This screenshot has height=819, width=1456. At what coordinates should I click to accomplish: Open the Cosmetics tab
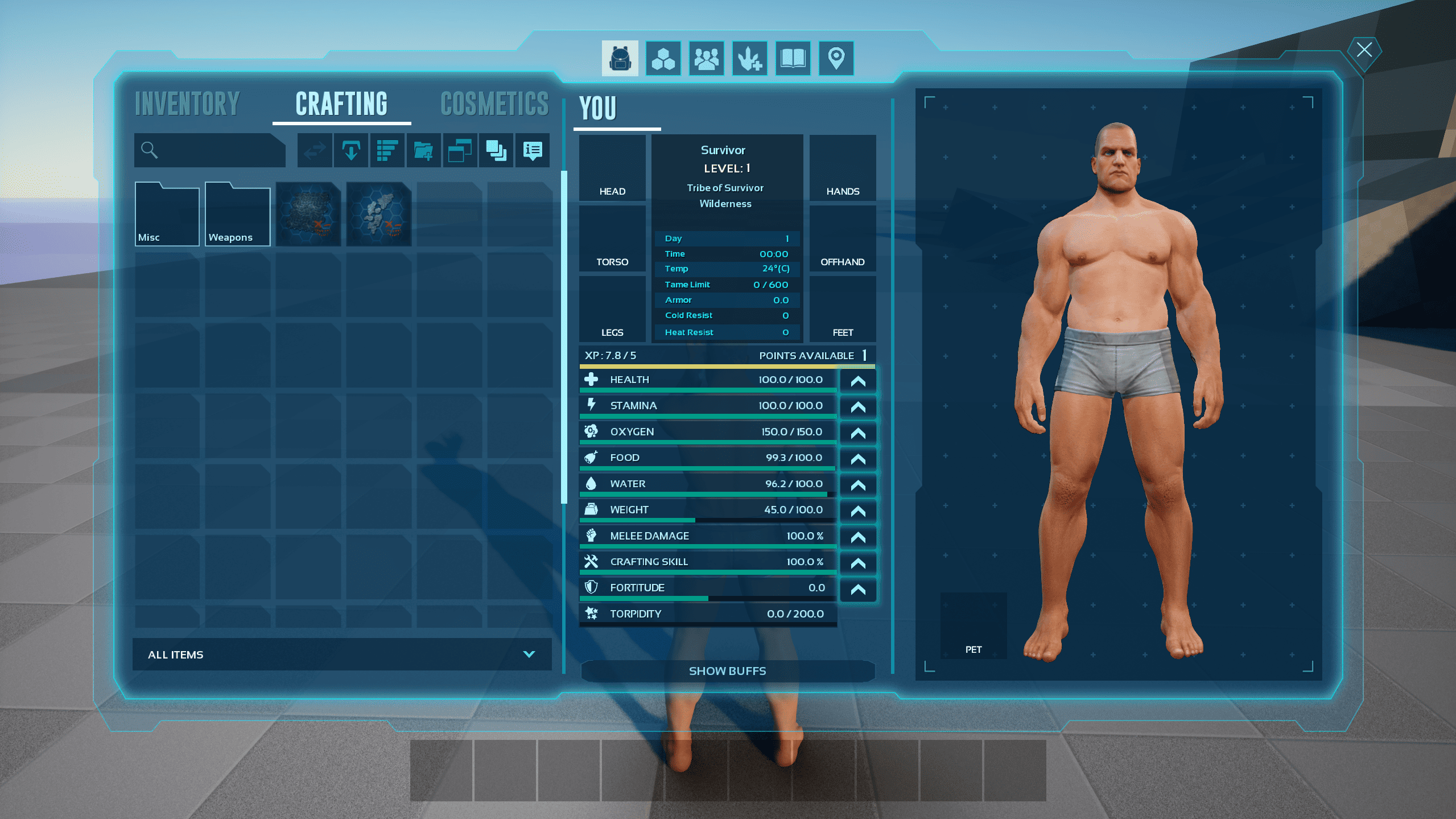(x=494, y=104)
